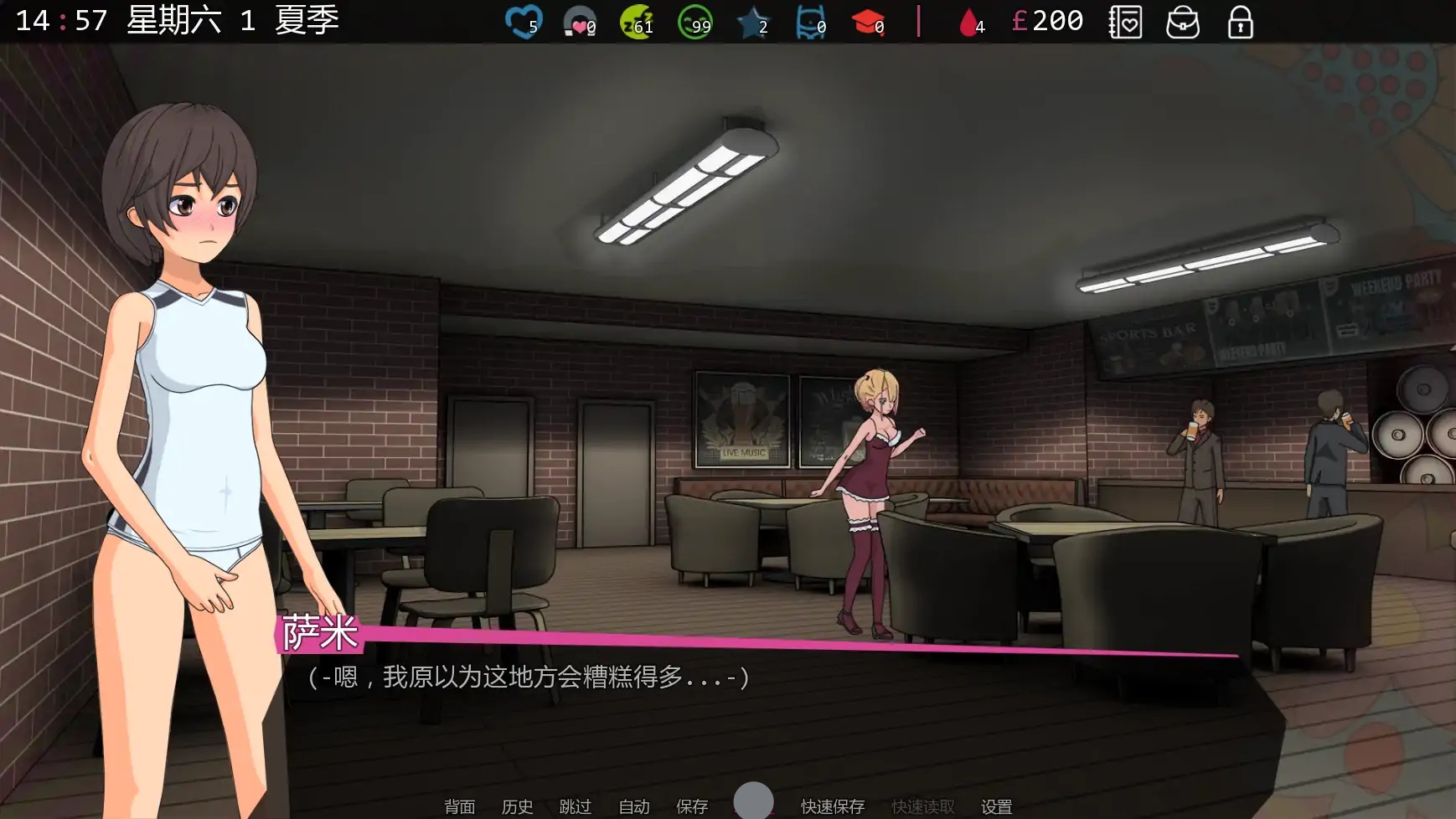Enable 自动 auto-play mode
Image resolution: width=1456 pixels, height=819 pixels.
[x=633, y=807]
